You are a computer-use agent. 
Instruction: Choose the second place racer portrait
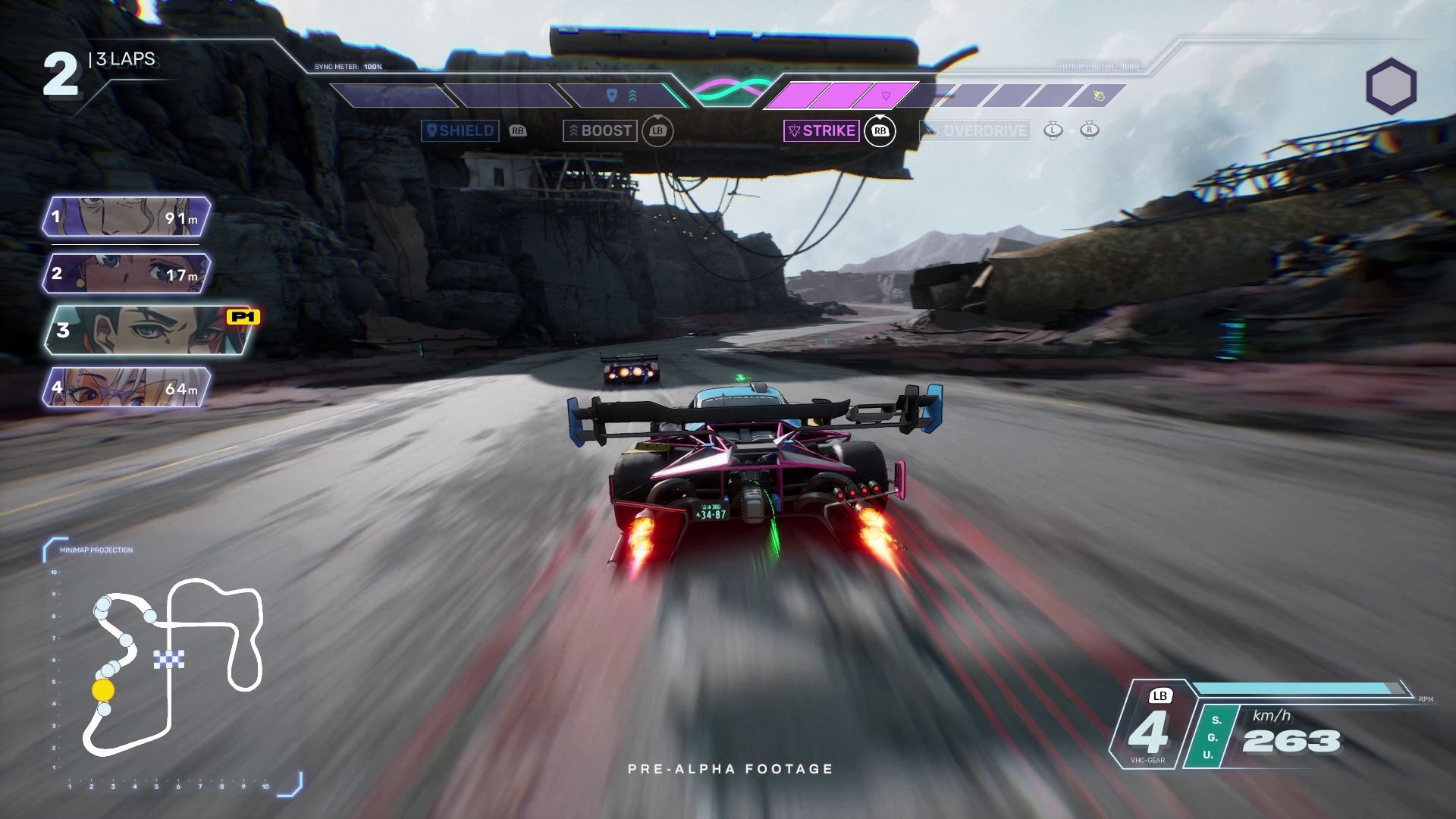[x=126, y=273]
